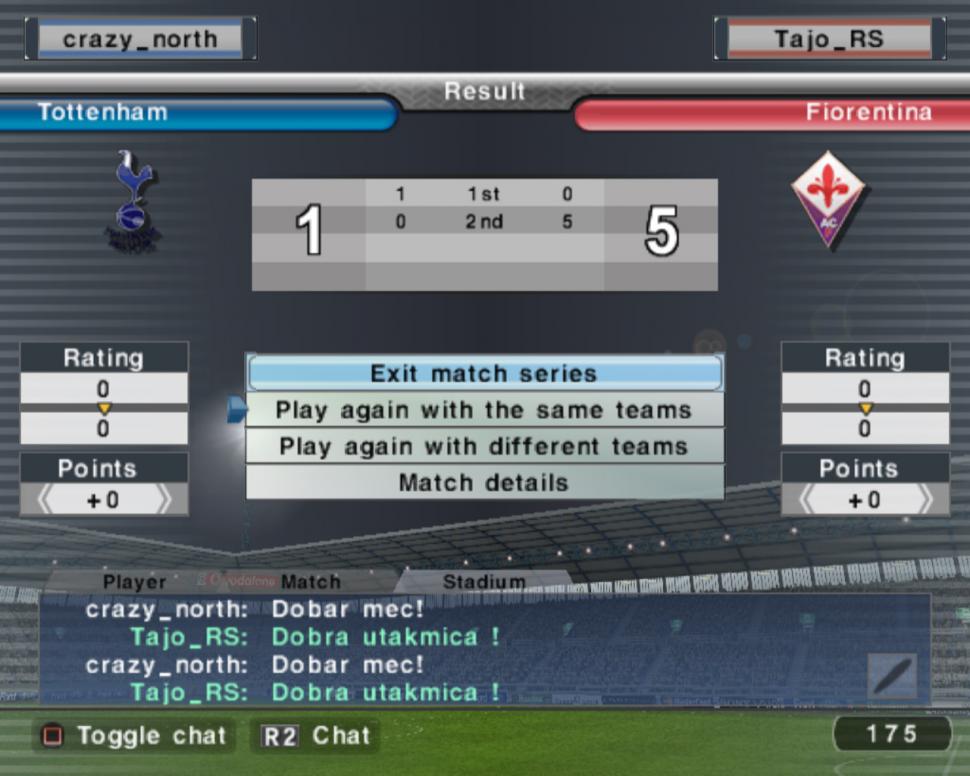Choose Play again with the same teams

[484, 410]
